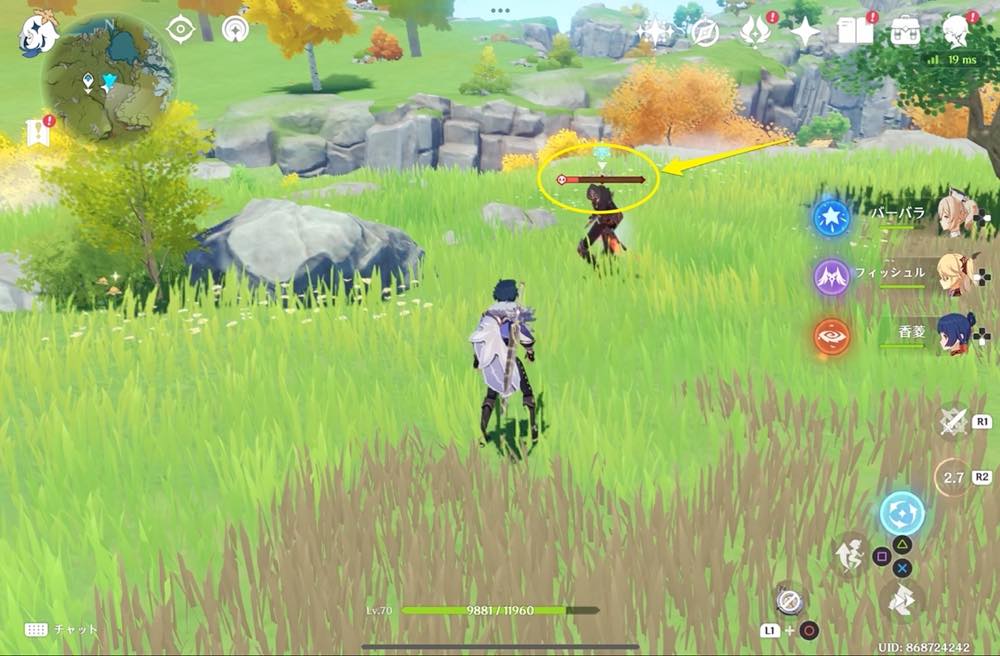Open the four-point star events icon
1000x656 pixels.
pyautogui.click(x=805, y=33)
